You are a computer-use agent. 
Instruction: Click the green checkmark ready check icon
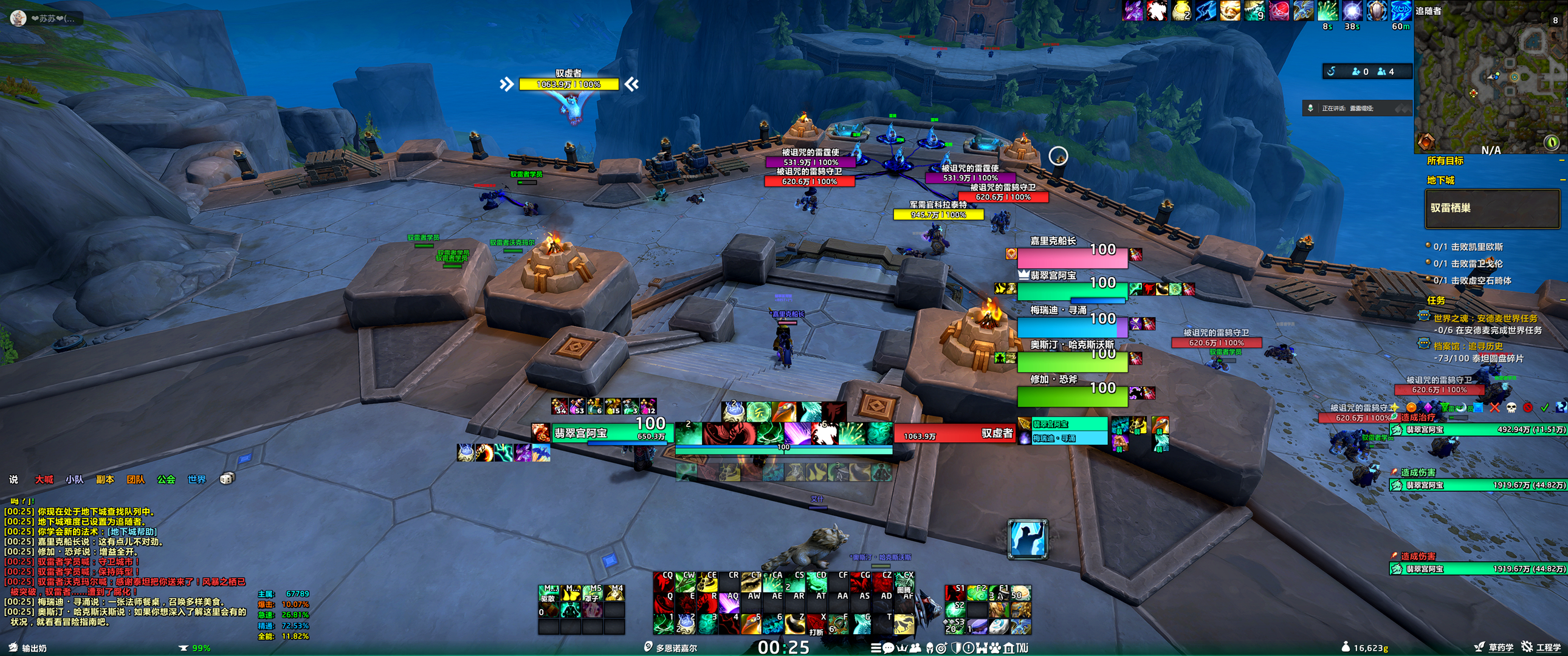(1544, 407)
